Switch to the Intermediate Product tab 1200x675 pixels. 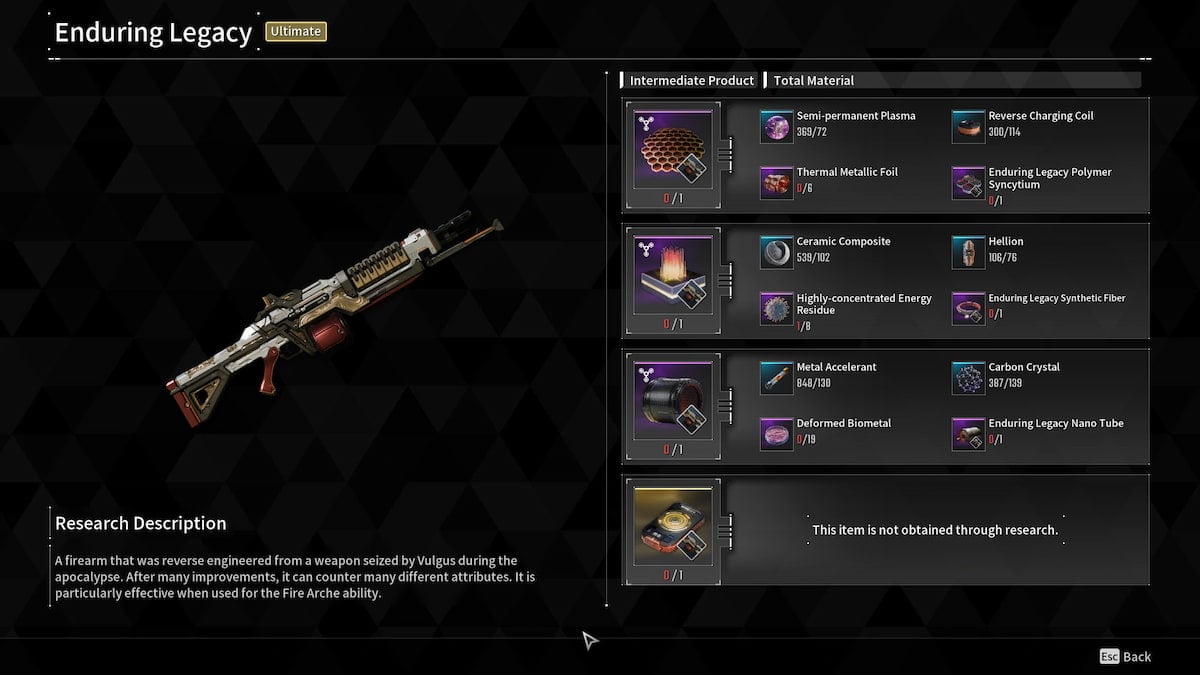click(691, 81)
